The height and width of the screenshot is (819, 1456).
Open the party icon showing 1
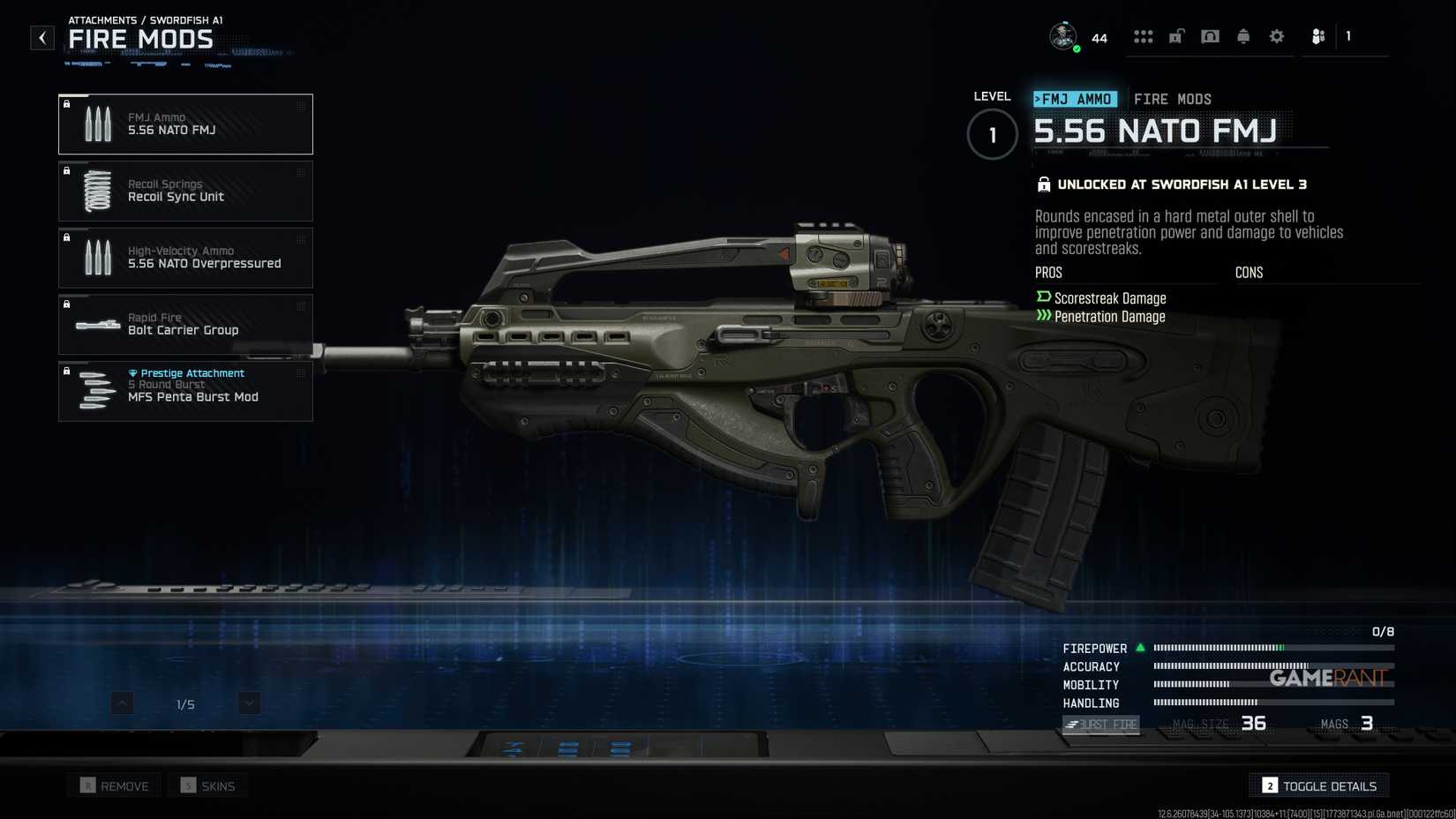(1318, 36)
